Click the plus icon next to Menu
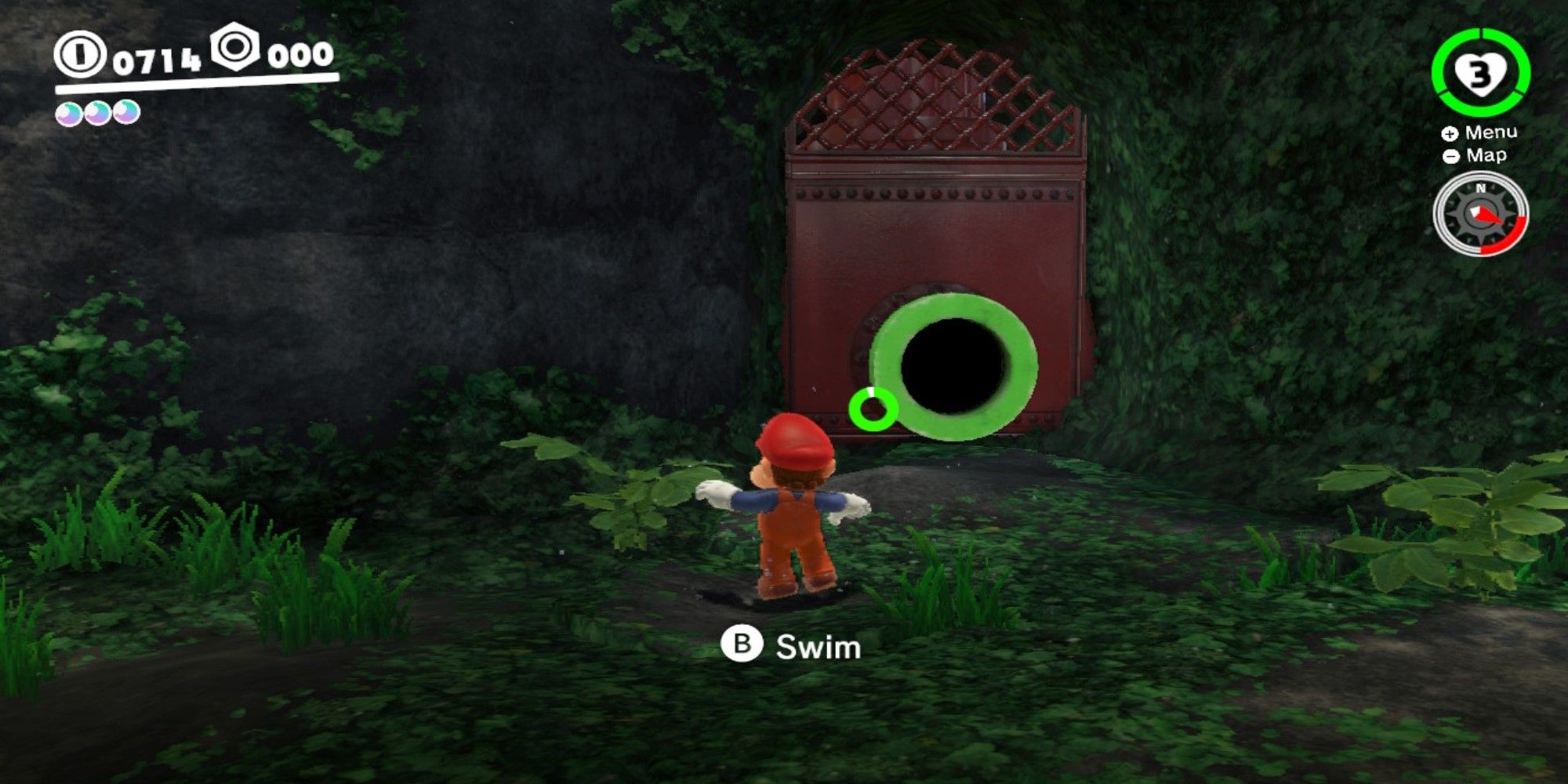This screenshot has width=1568, height=784. [1452, 132]
